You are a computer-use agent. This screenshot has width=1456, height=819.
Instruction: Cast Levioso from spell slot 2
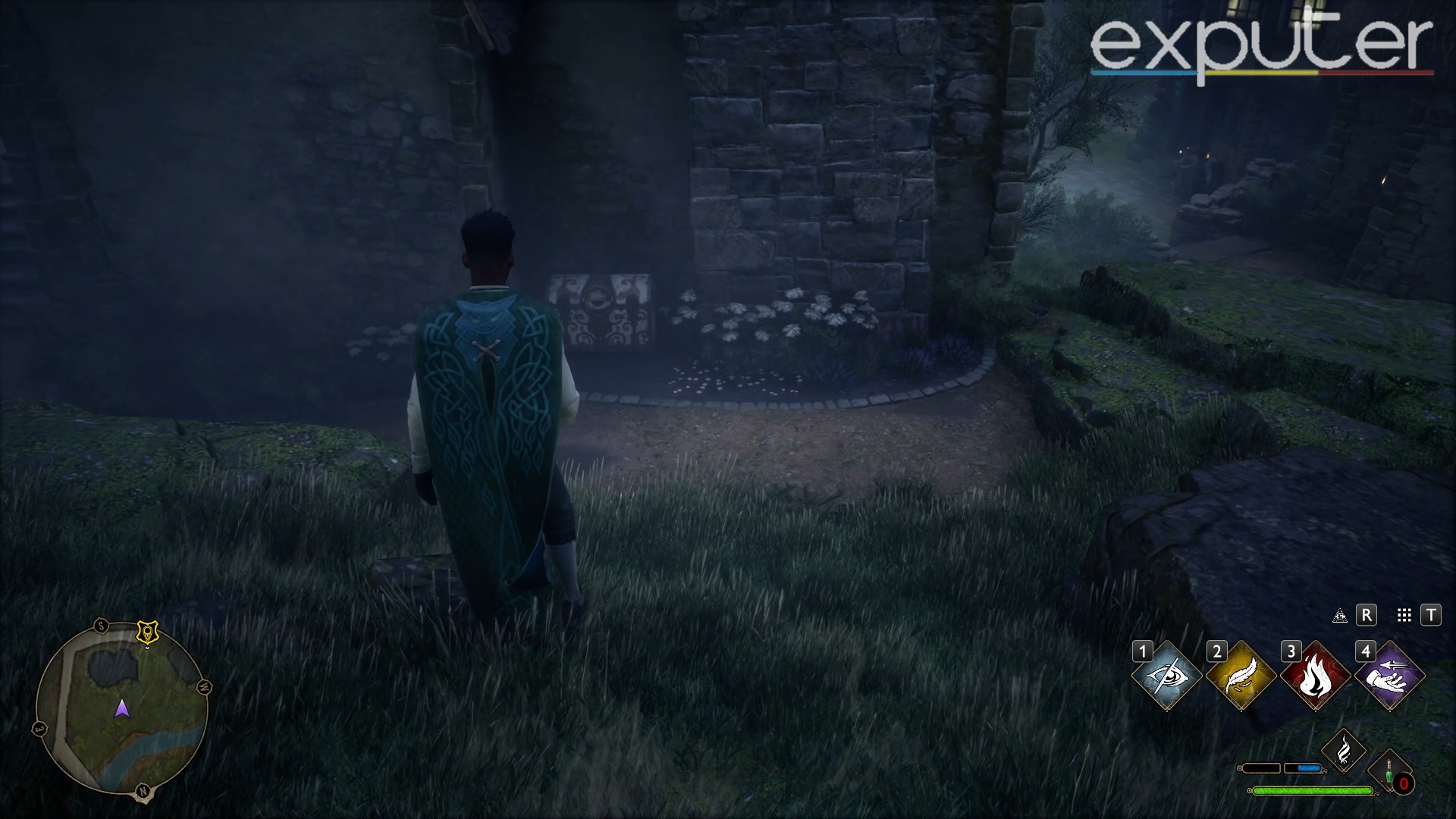pyautogui.click(x=1241, y=674)
